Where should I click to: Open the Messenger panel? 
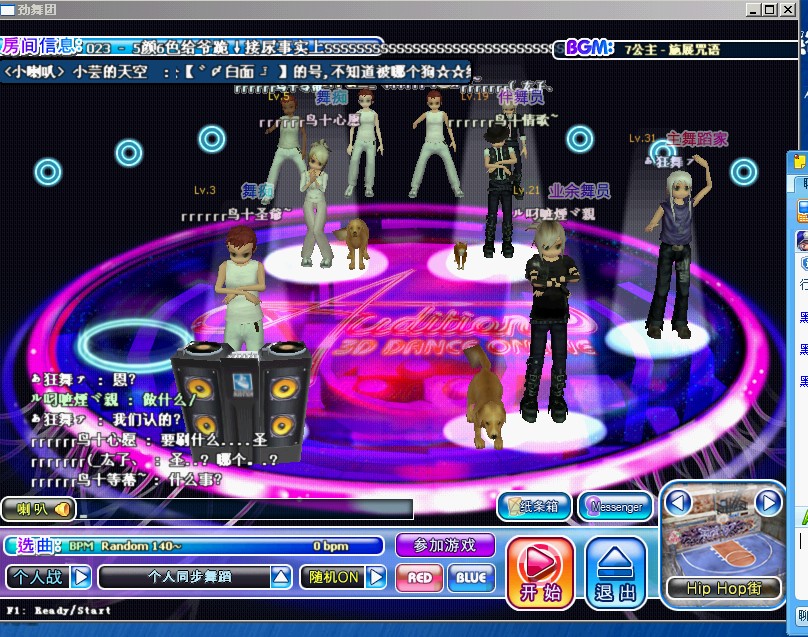pyautogui.click(x=615, y=507)
